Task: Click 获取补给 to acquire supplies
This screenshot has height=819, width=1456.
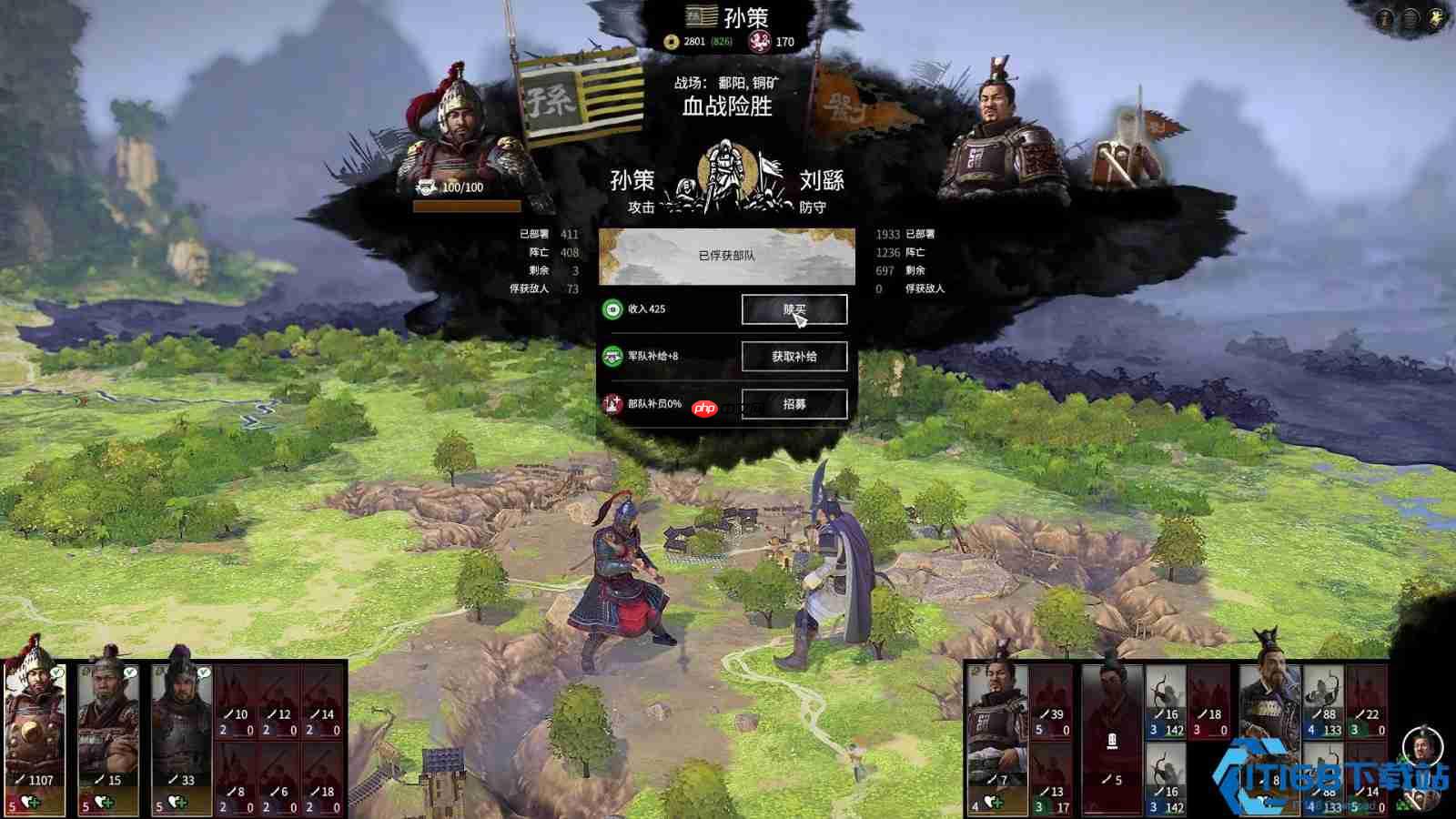Action: pos(795,357)
